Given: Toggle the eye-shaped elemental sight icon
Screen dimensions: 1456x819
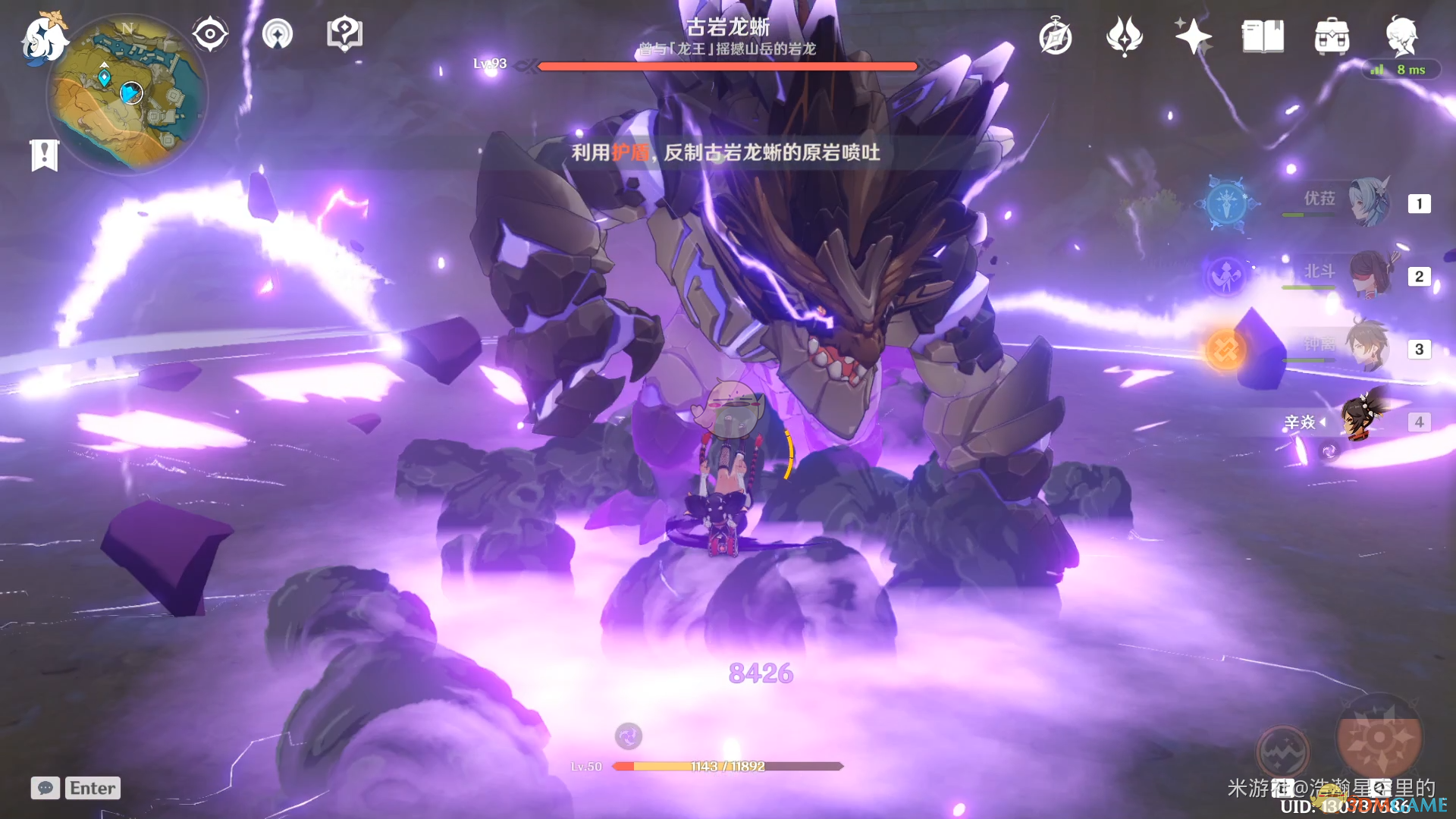Looking at the screenshot, I should click(x=210, y=34).
